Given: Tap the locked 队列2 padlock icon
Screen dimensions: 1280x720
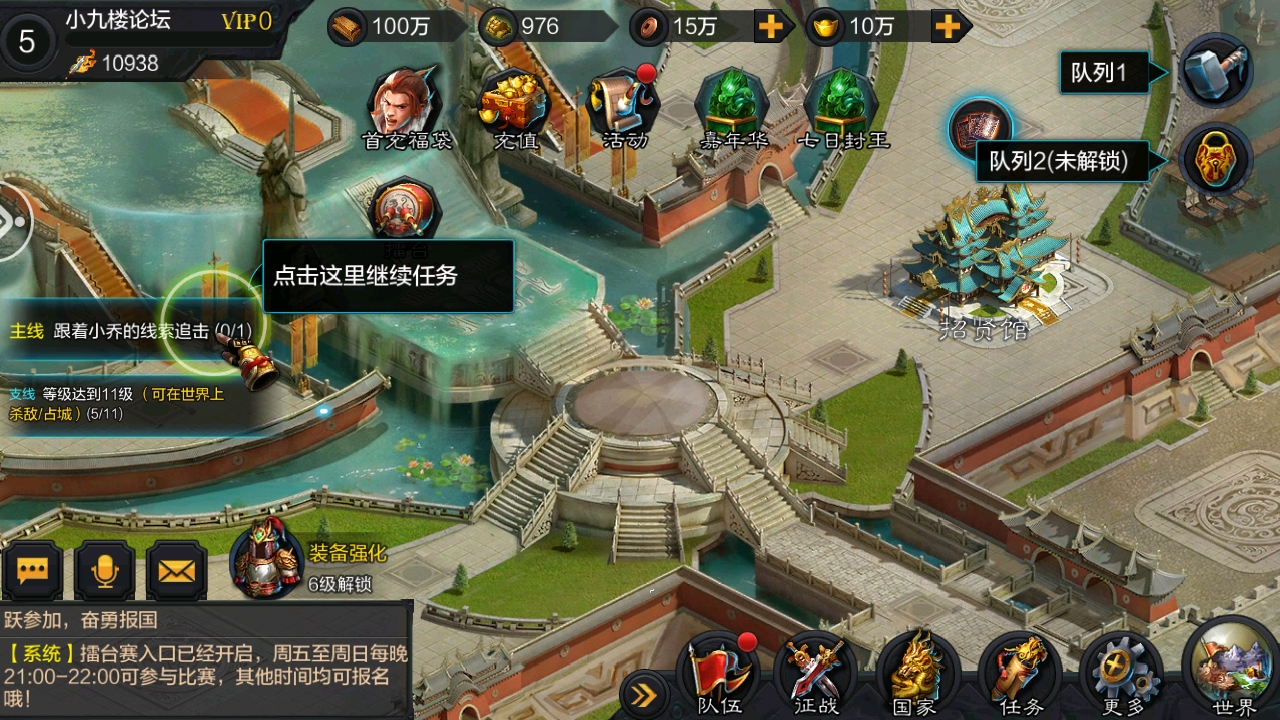Looking at the screenshot, I should (1215, 160).
